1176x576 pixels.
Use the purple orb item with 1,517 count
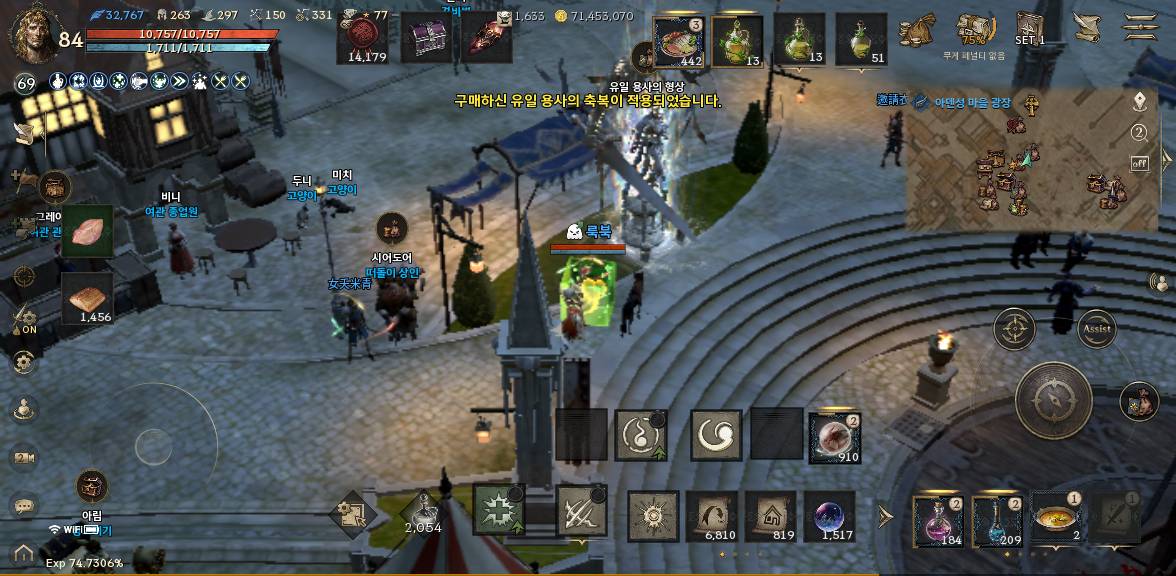(x=829, y=517)
